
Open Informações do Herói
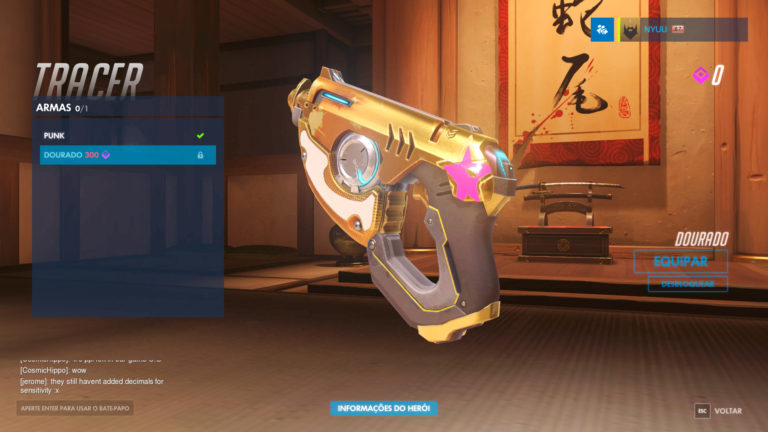click(x=384, y=408)
